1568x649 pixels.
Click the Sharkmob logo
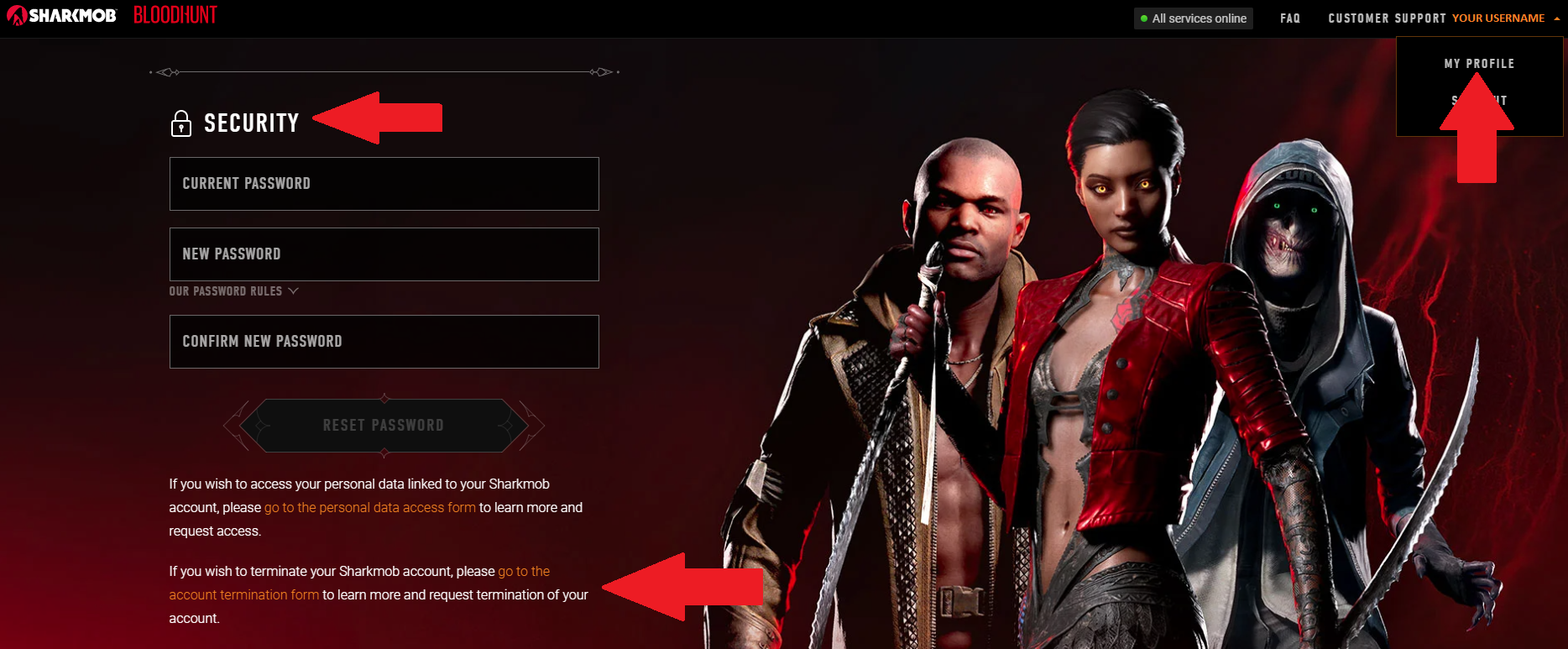click(x=61, y=16)
